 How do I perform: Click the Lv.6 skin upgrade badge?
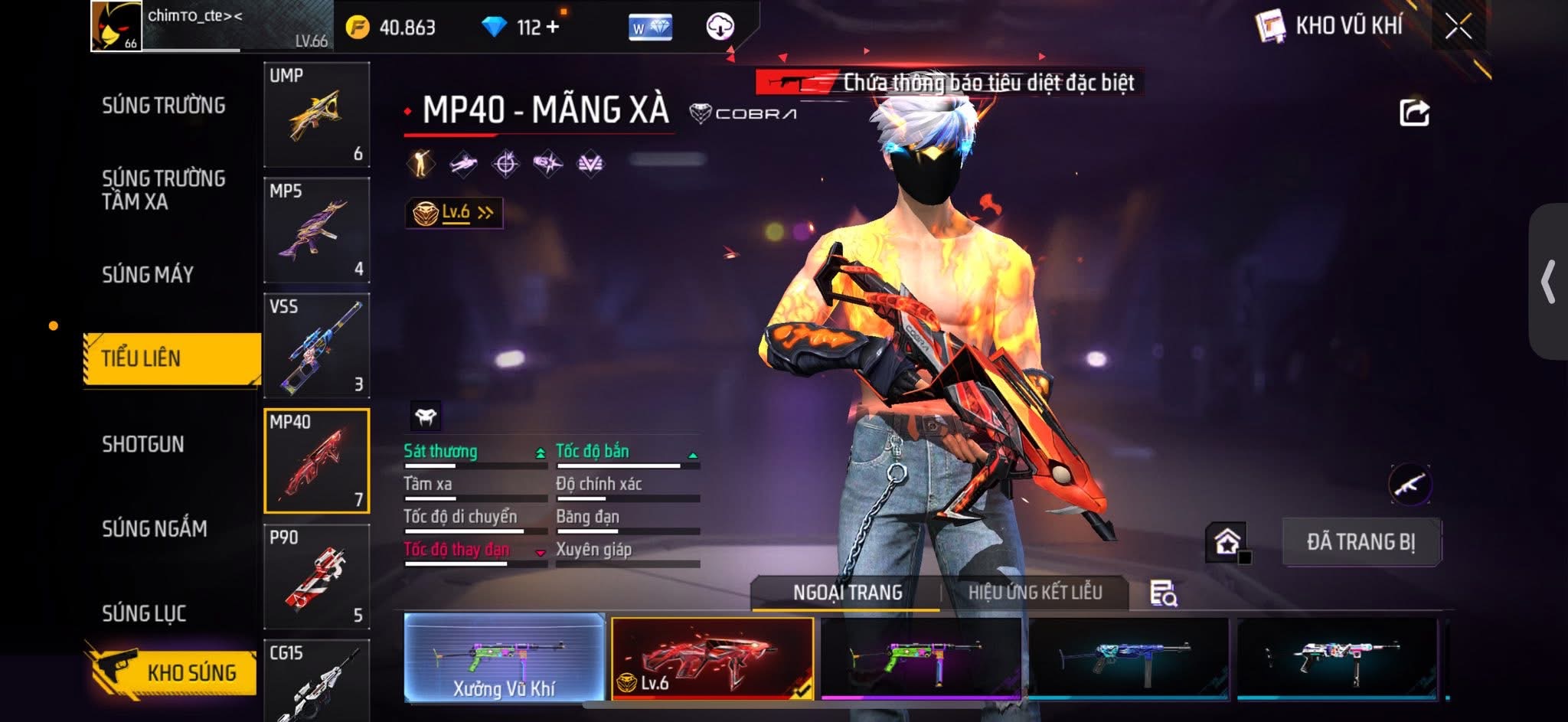454,213
